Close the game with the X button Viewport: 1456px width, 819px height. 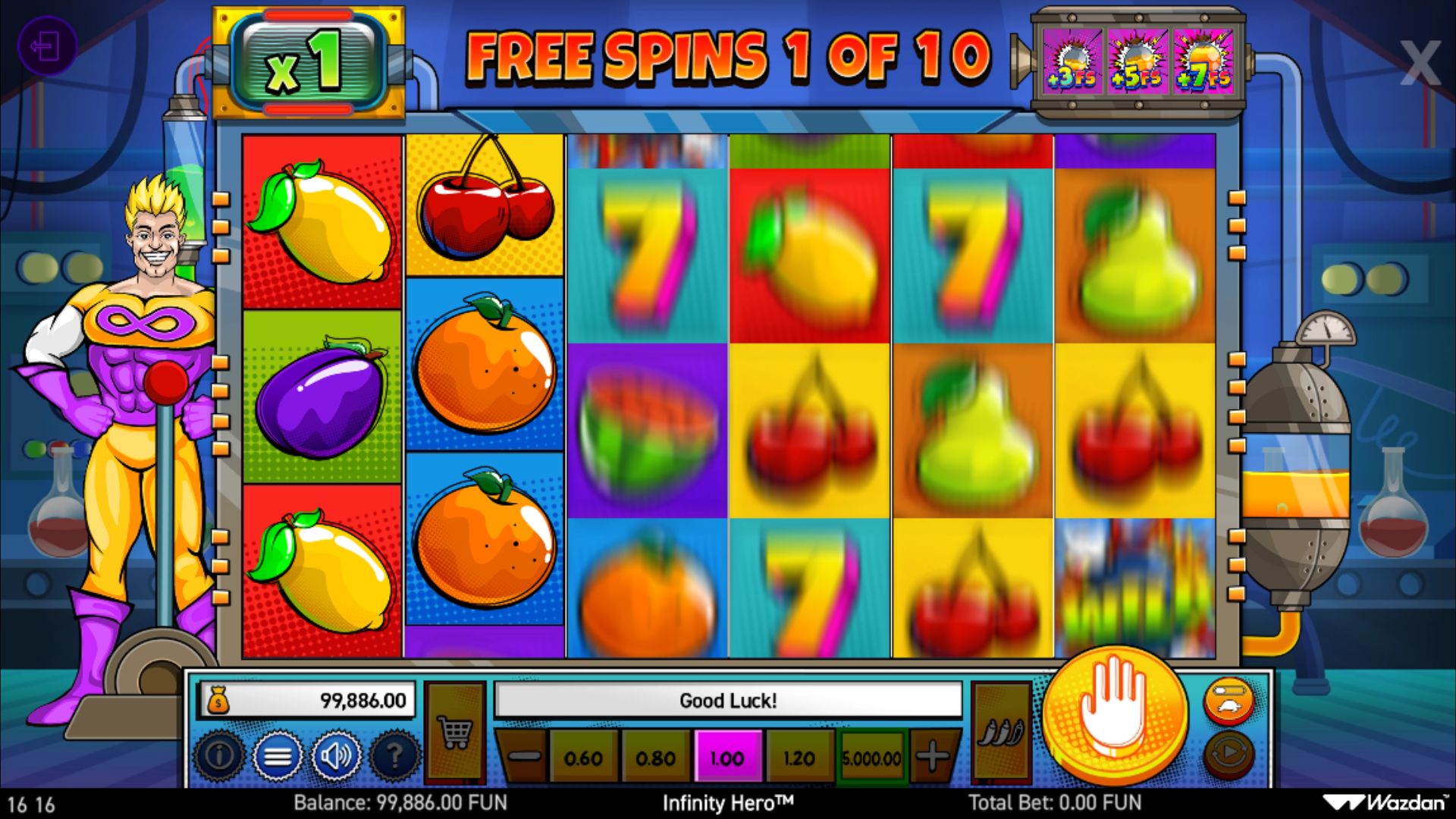pyautogui.click(x=1419, y=62)
